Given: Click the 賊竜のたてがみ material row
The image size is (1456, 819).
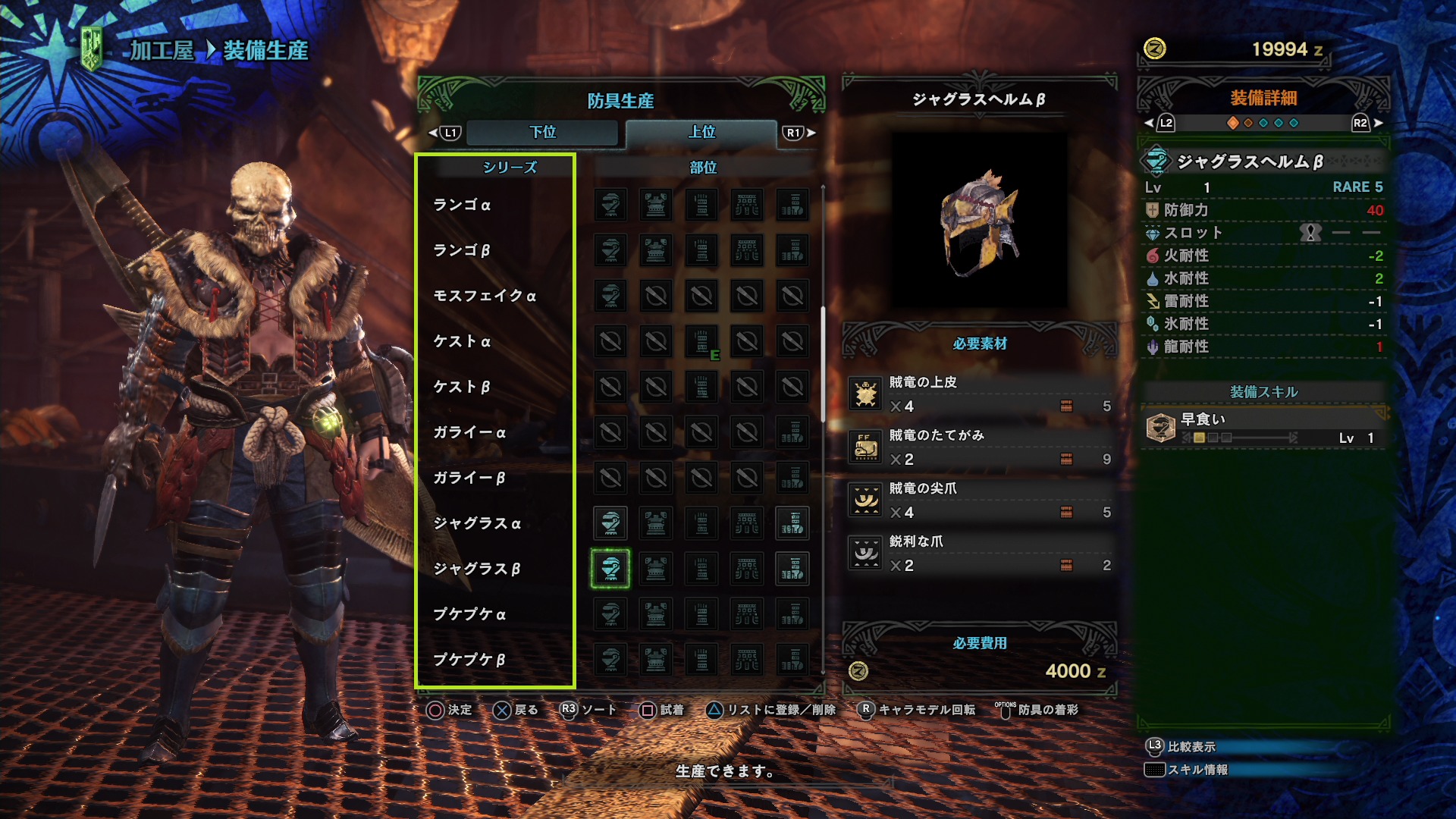Looking at the screenshot, I should [x=980, y=447].
